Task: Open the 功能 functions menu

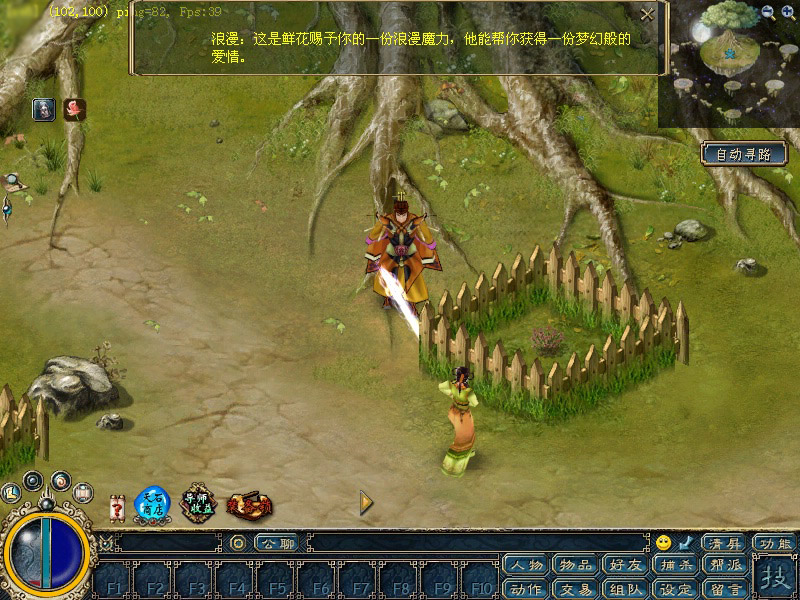Action: pyautogui.click(x=775, y=543)
